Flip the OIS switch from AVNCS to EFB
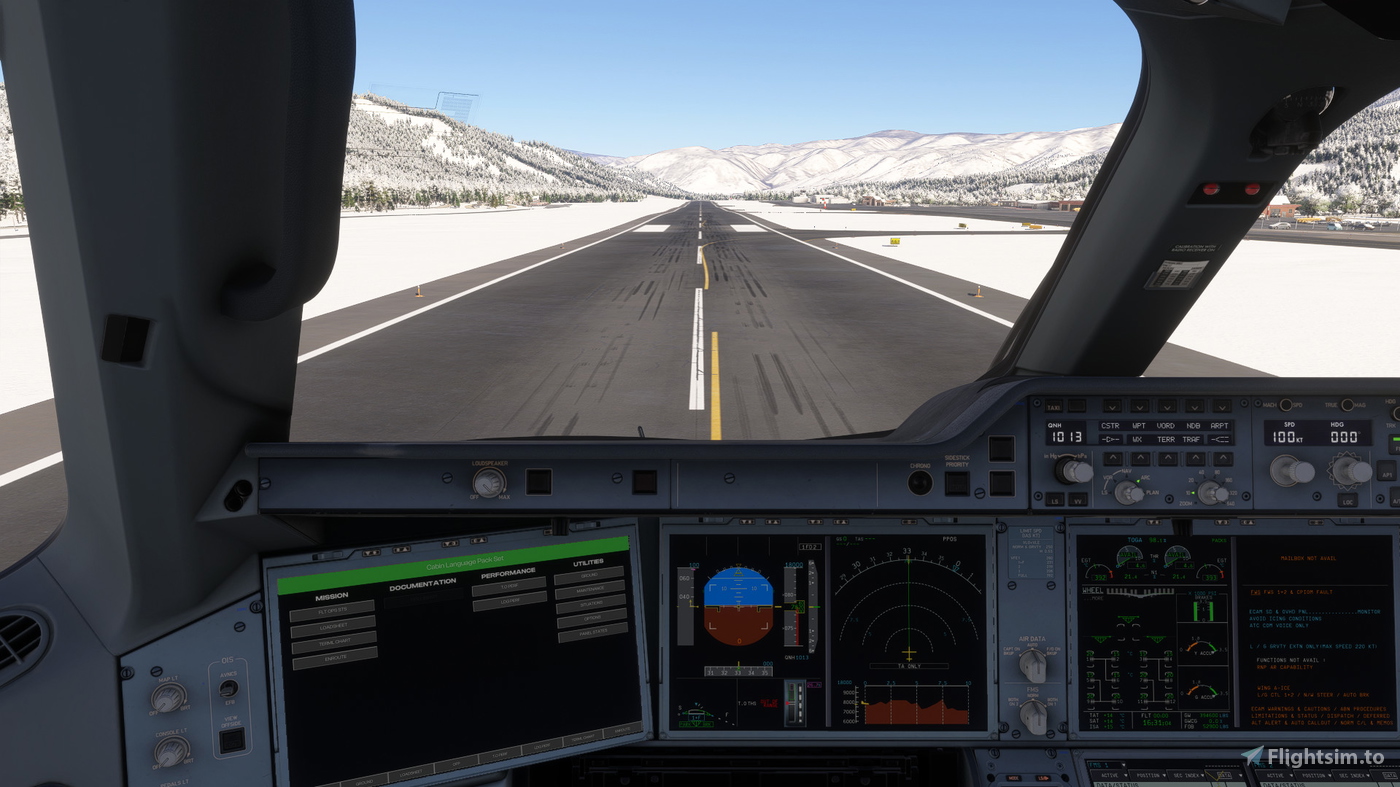 pyautogui.click(x=229, y=688)
